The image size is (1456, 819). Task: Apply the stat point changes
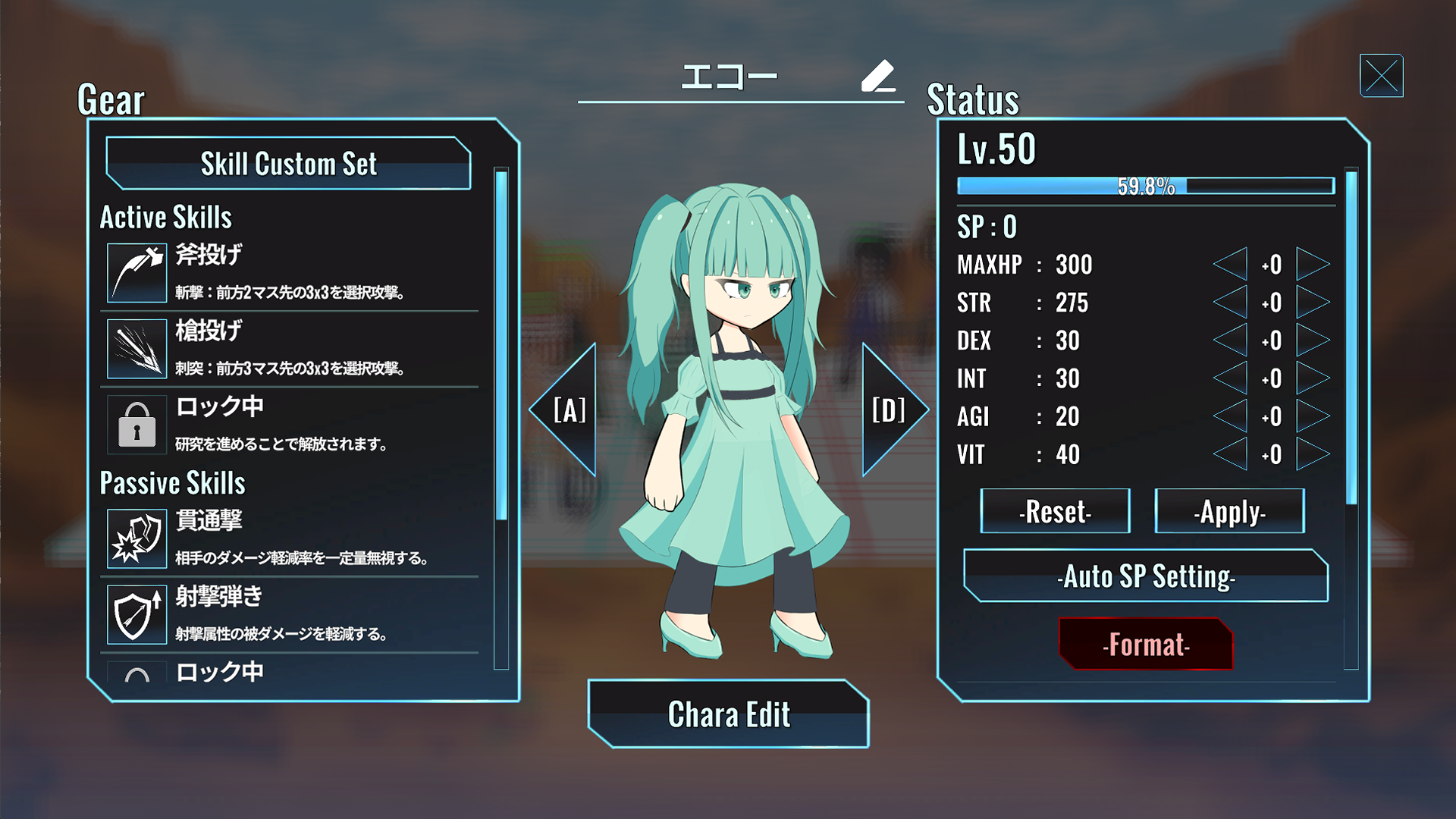pos(1229,512)
